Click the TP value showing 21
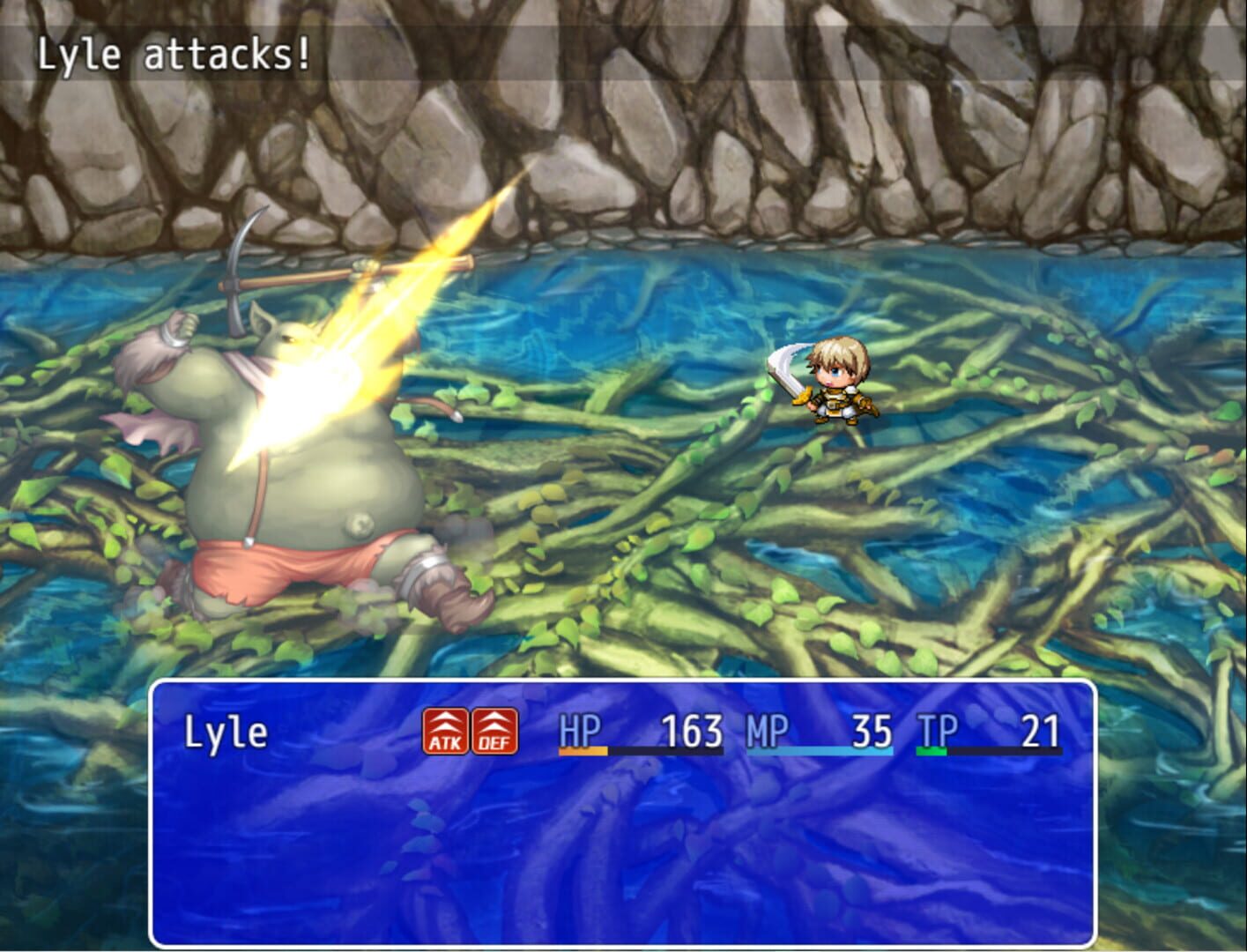This screenshot has width=1247, height=952. (1040, 731)
